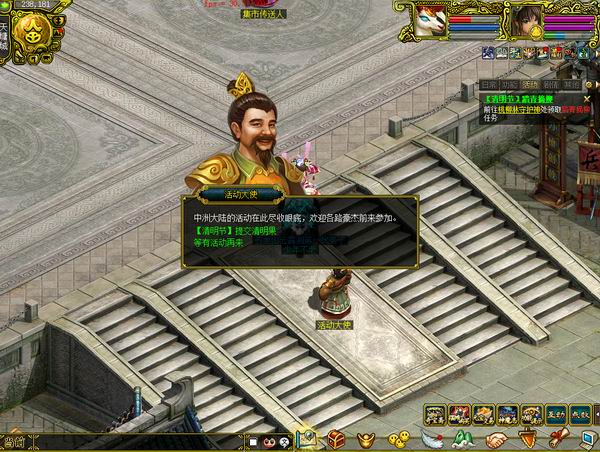Screen dimensions: 600x452
Task: Select the white feather icon
Action: pos(431,439)
